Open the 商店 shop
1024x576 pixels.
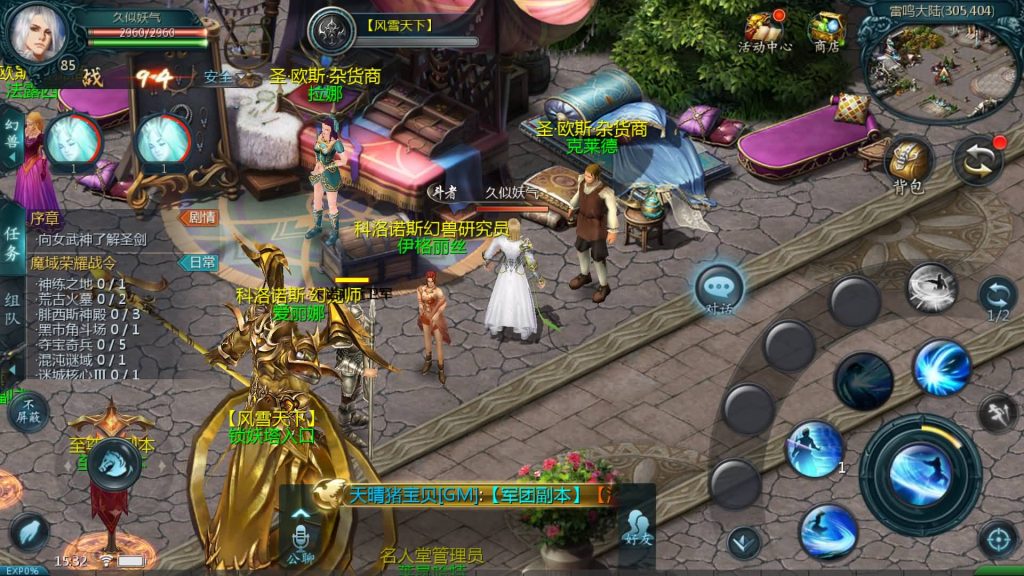click(826, 31)
